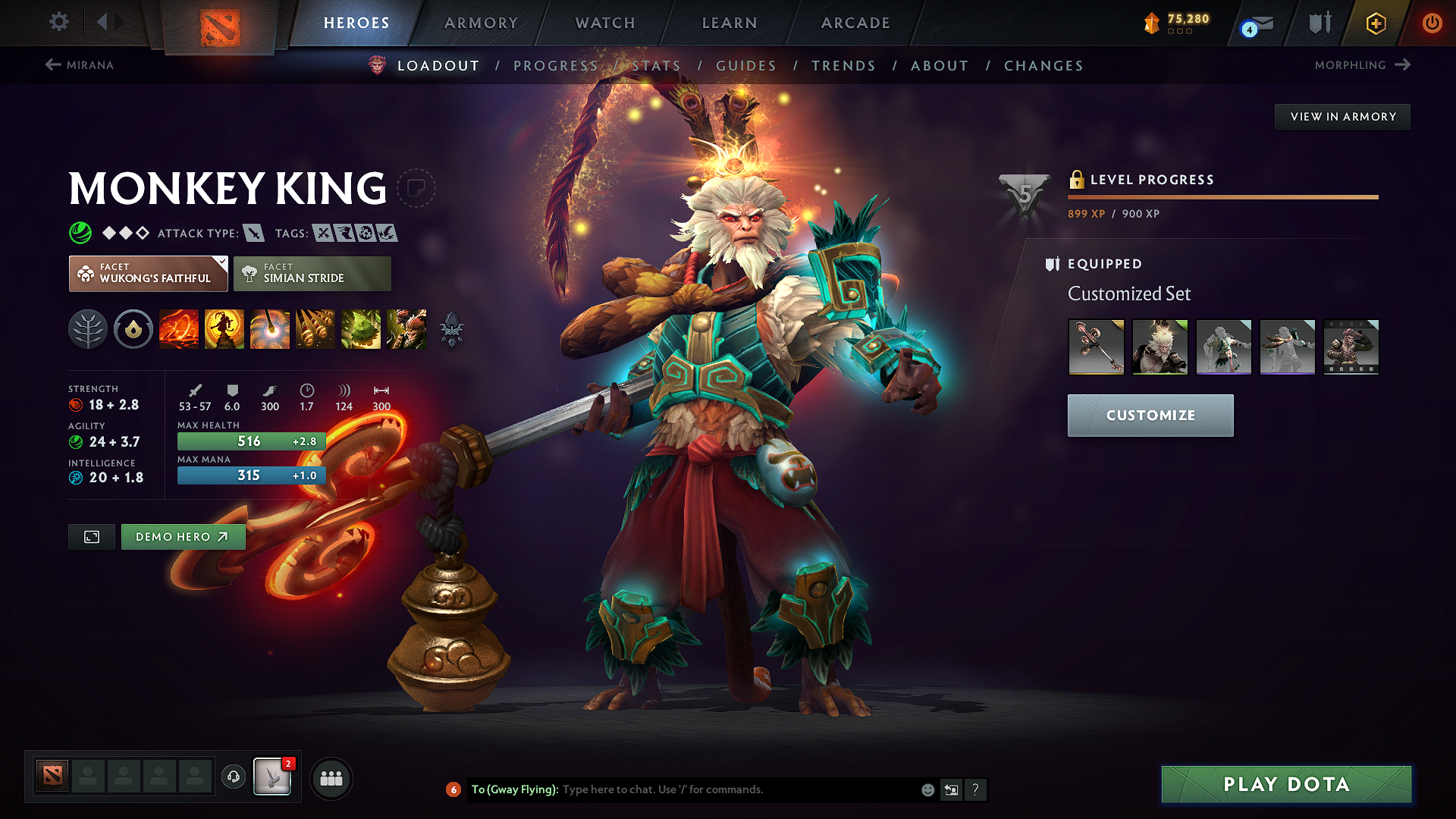1456x819 pixels.
Task: Select the Simian Stride facet
Action: tap(312, 273)
